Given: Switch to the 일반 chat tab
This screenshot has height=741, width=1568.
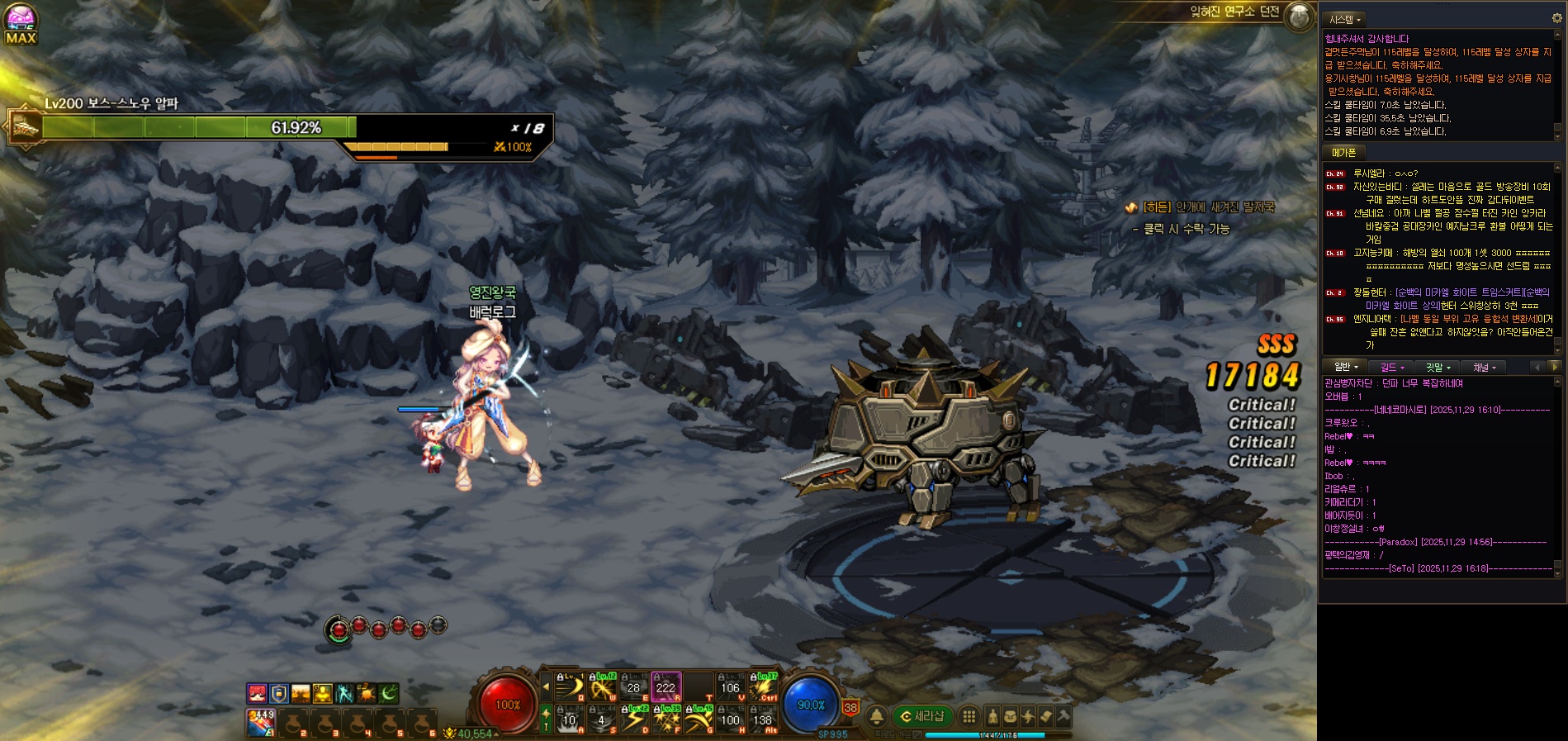Looking at the screenshot, I should pyautogui.click(x=1346, y=367).
